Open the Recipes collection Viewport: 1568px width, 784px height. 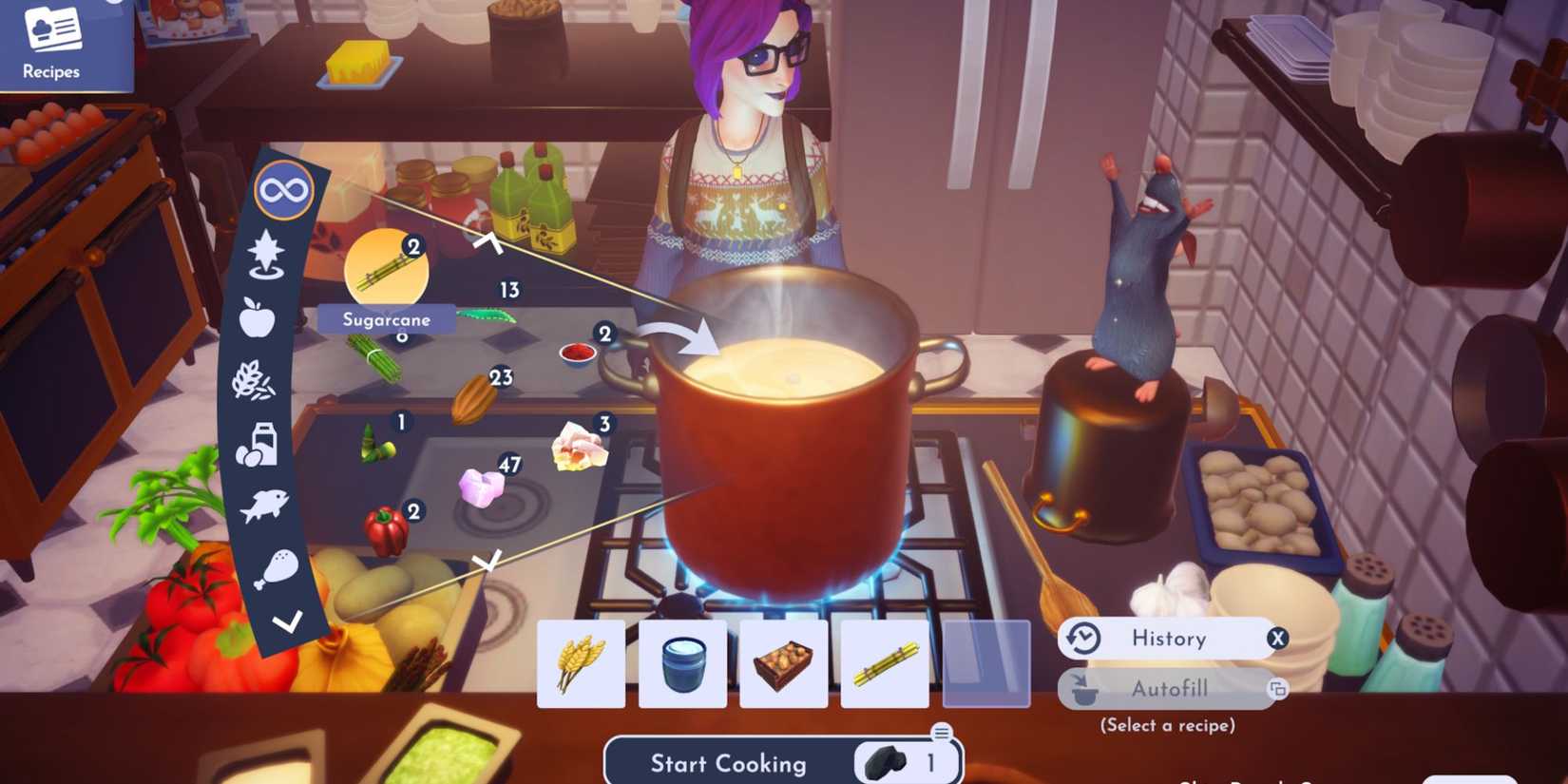coord(52,43)
